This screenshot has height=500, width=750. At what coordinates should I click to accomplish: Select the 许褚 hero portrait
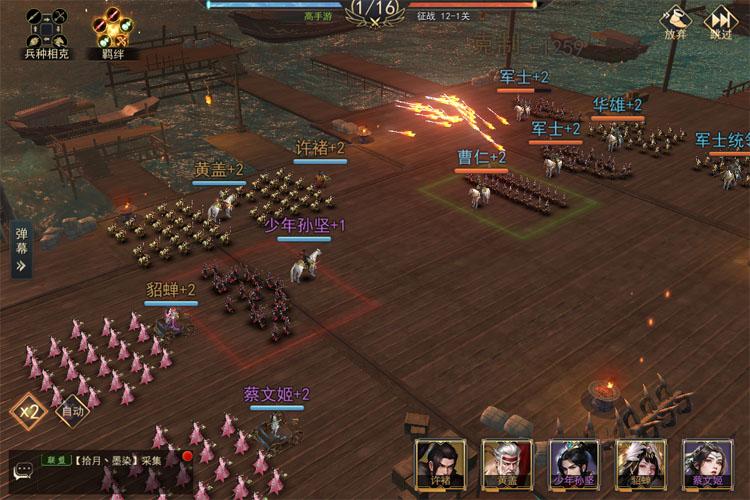point(441,465)
